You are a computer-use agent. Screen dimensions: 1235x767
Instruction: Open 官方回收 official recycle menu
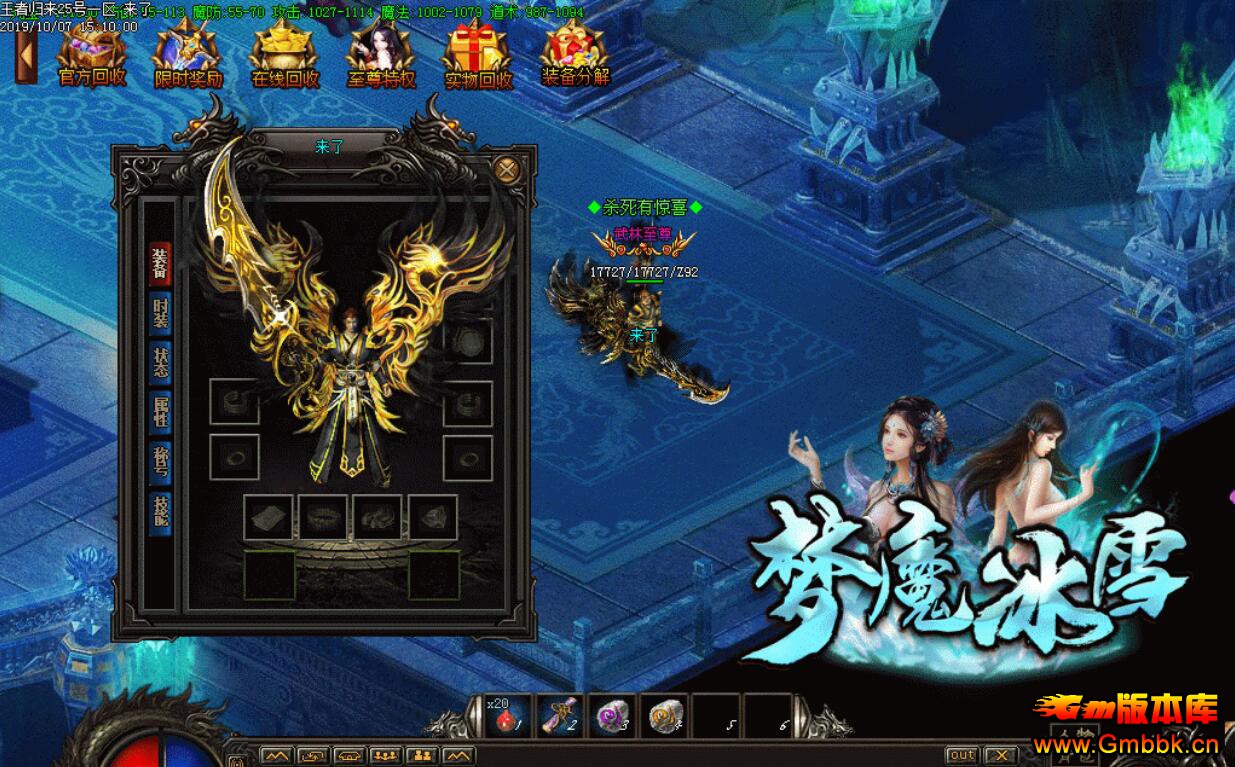click(x=92, y=55)
